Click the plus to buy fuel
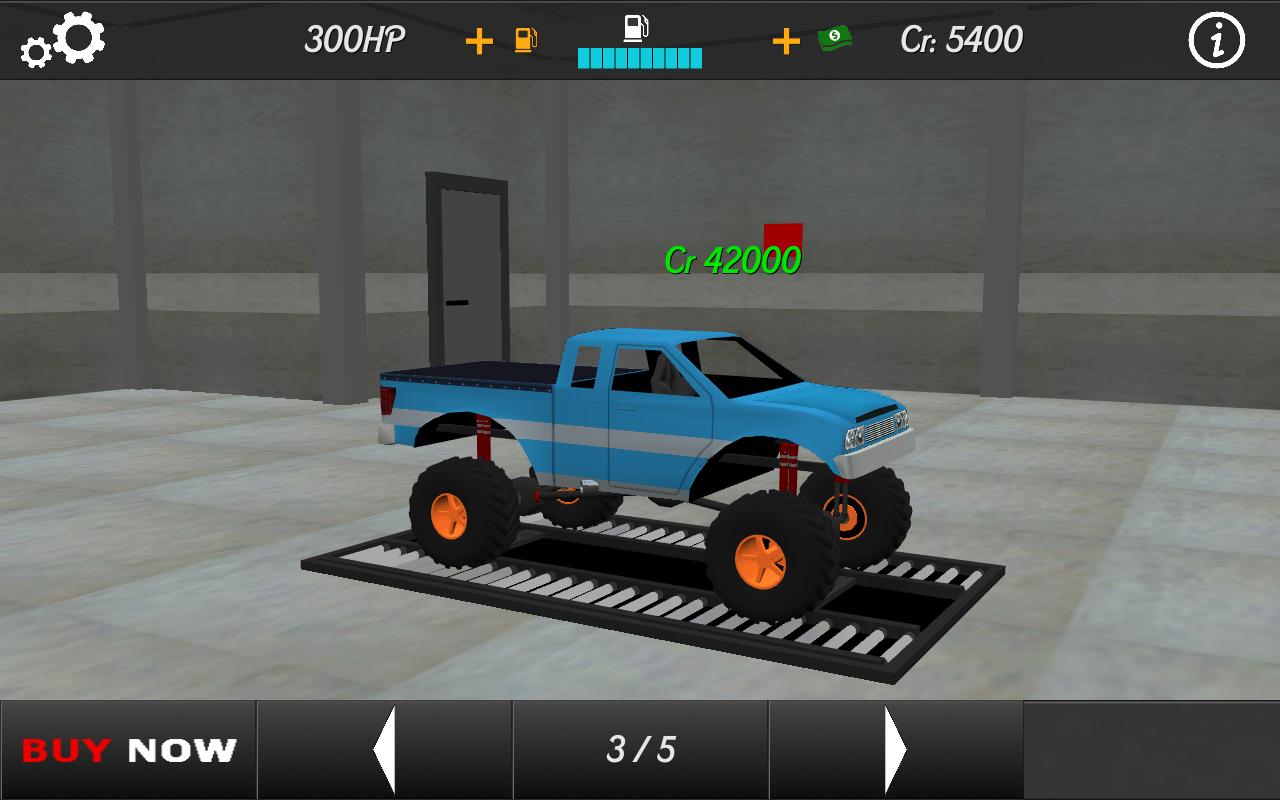This screenshot has height=800, width=1280. (x=480, y=41)
